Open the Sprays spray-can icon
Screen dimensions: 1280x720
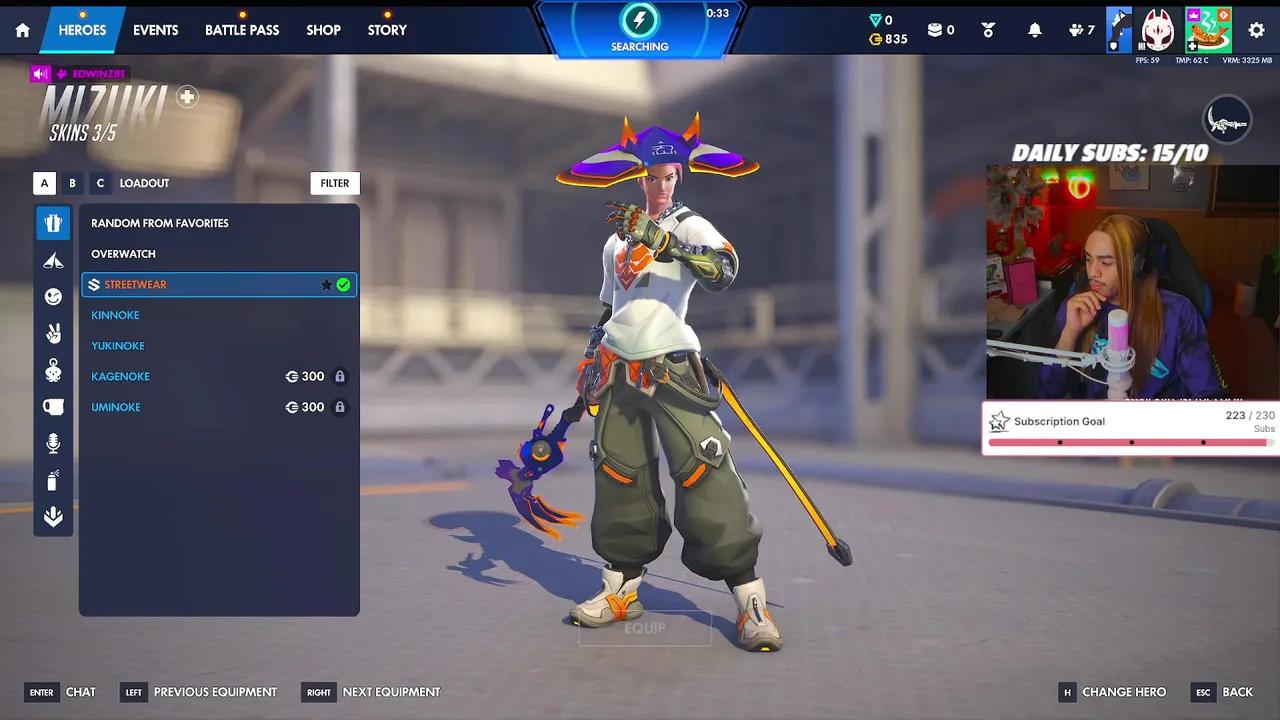point(53,480)
